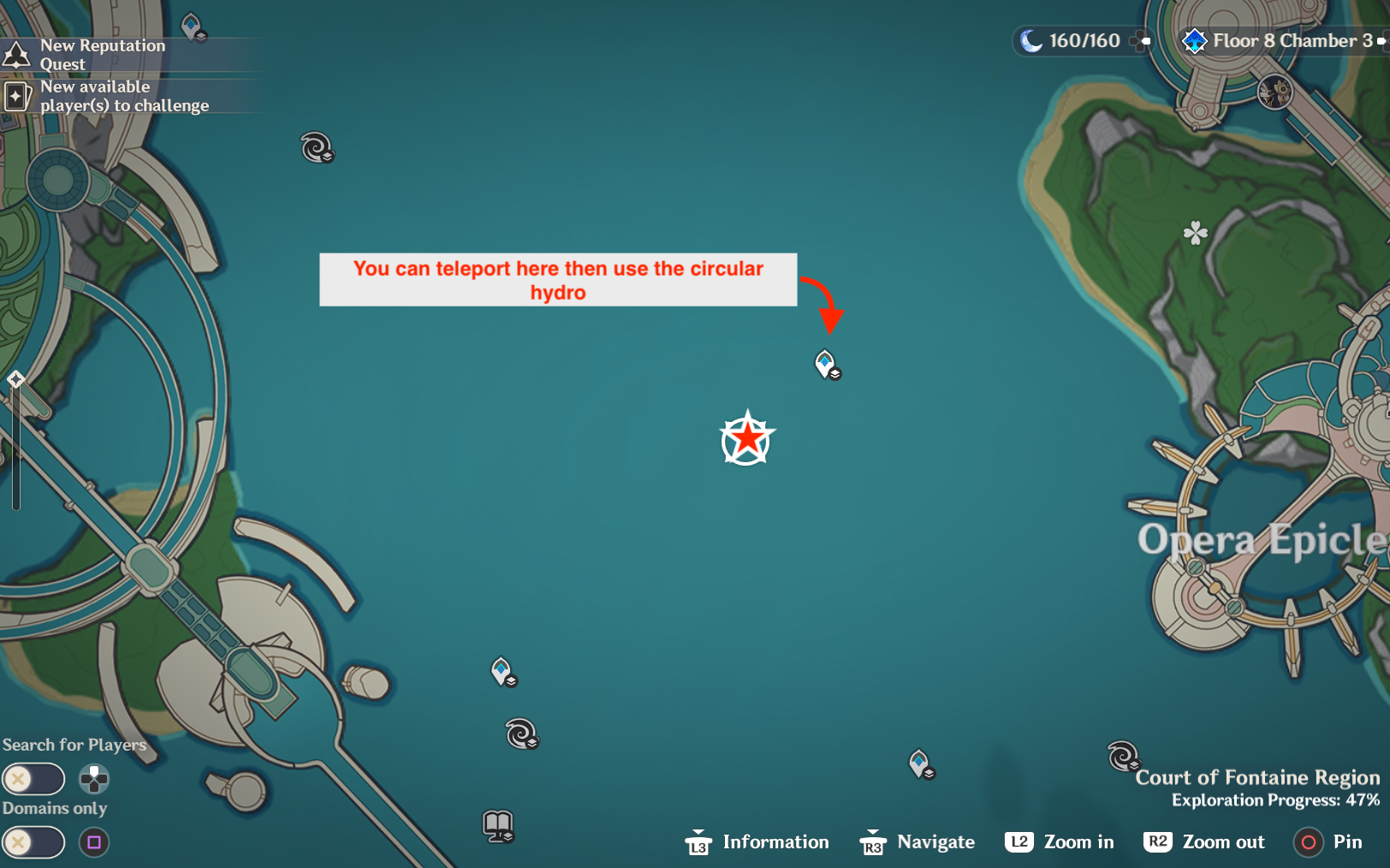Image resolution: width=1390 pixels, height=868 pixels.
Task: Select the teleport waypoint near bottom center
Action: (x=501, y=673)
